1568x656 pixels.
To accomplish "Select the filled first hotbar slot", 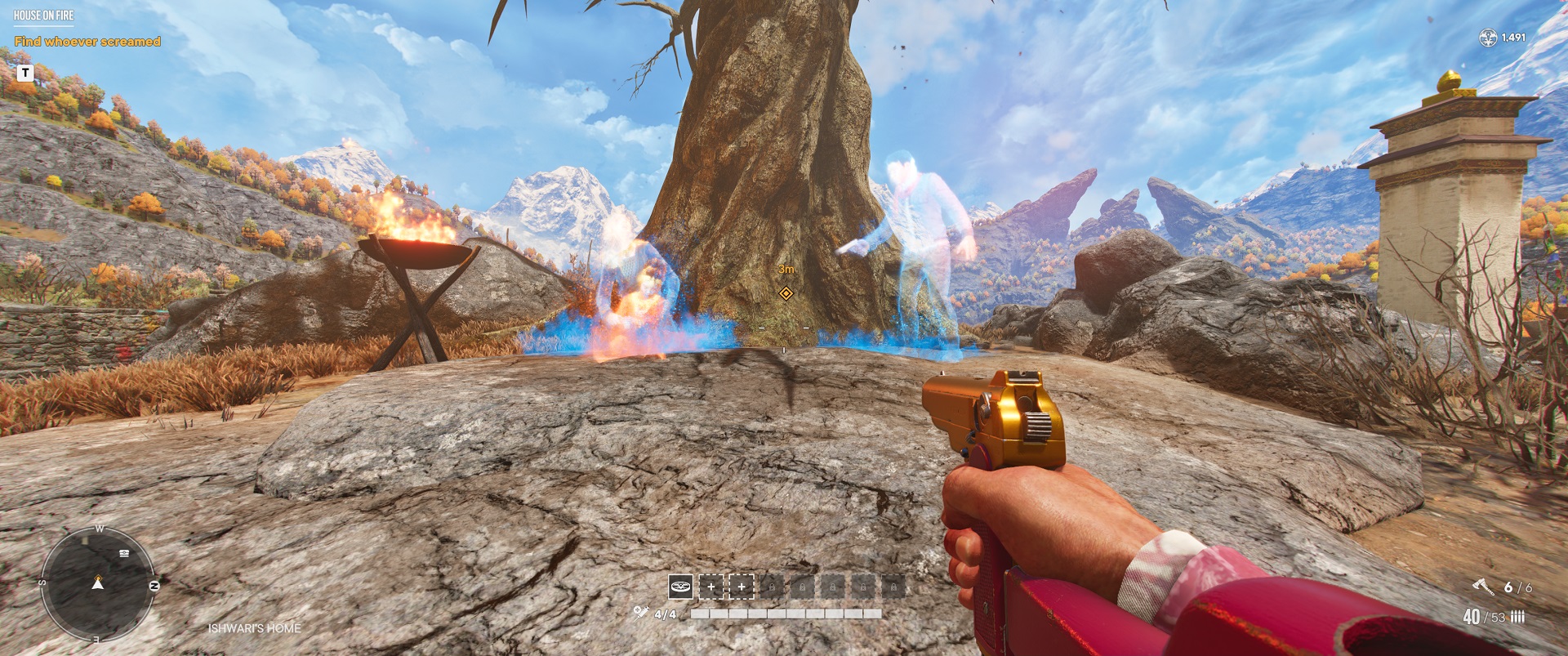I will pyautogui.click(x=680, y=586).
